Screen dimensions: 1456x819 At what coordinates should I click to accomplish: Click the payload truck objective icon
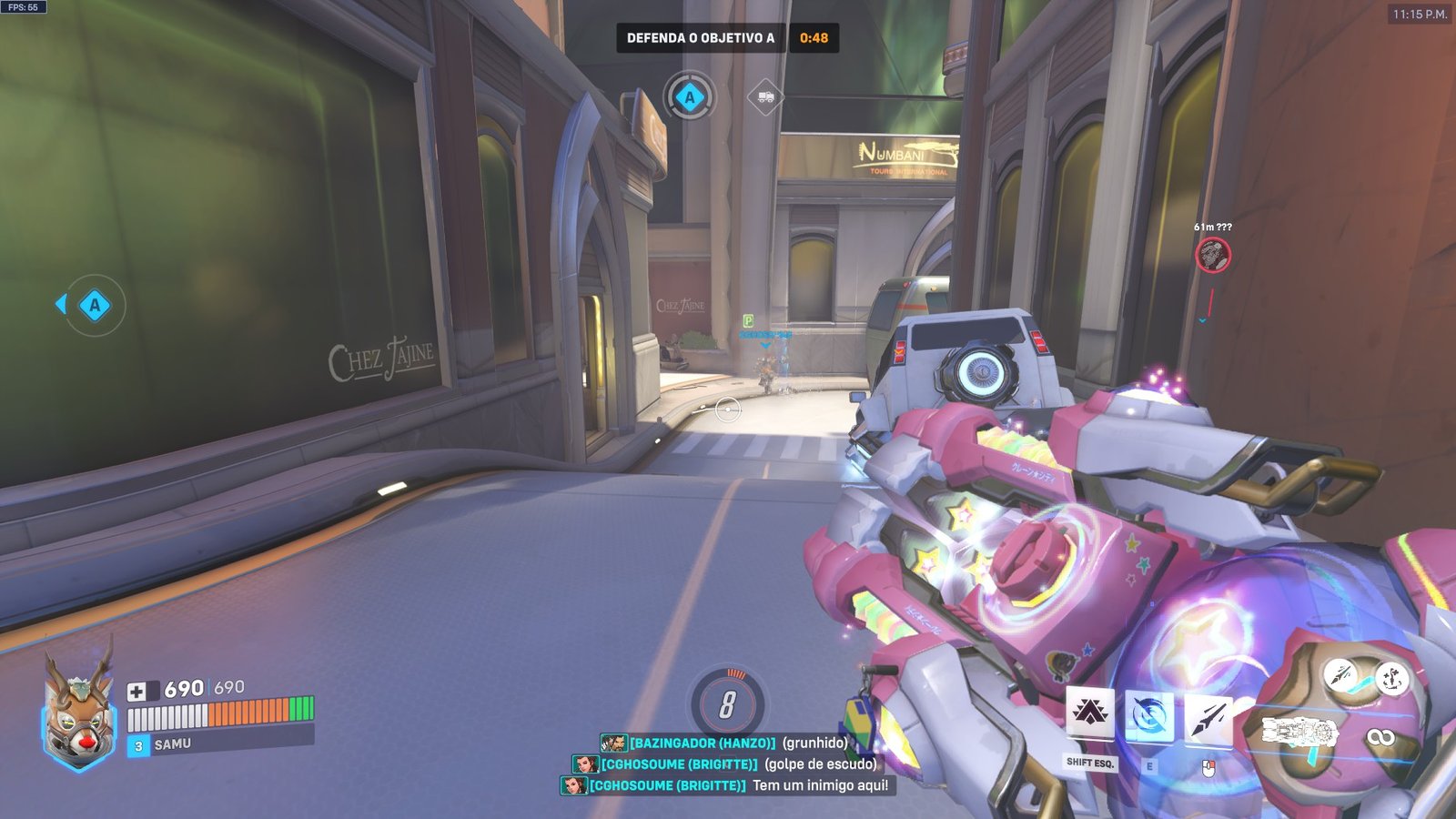(x=765, y=96)
